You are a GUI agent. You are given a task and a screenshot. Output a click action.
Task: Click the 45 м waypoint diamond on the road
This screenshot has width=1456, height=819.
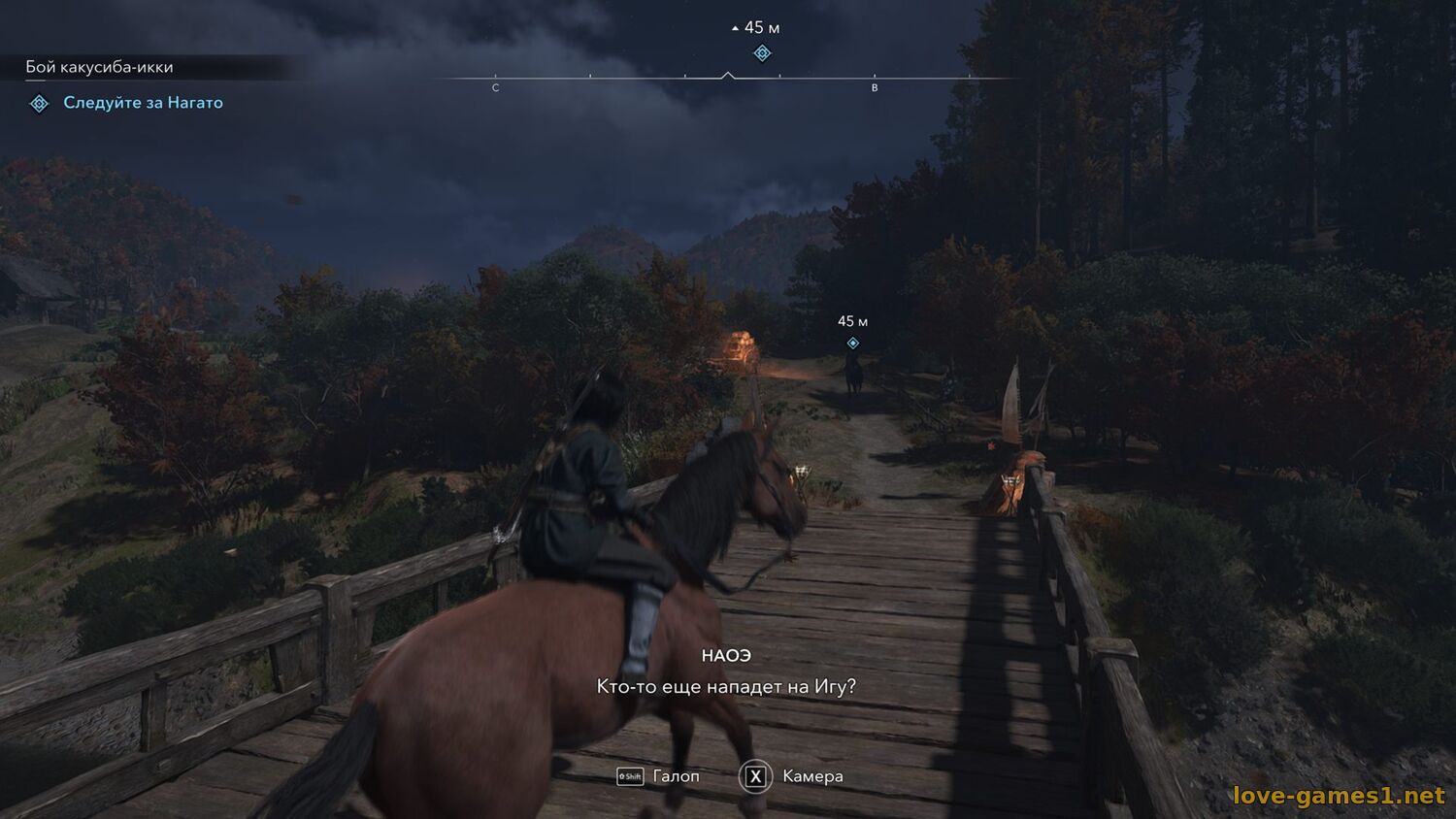852,344
